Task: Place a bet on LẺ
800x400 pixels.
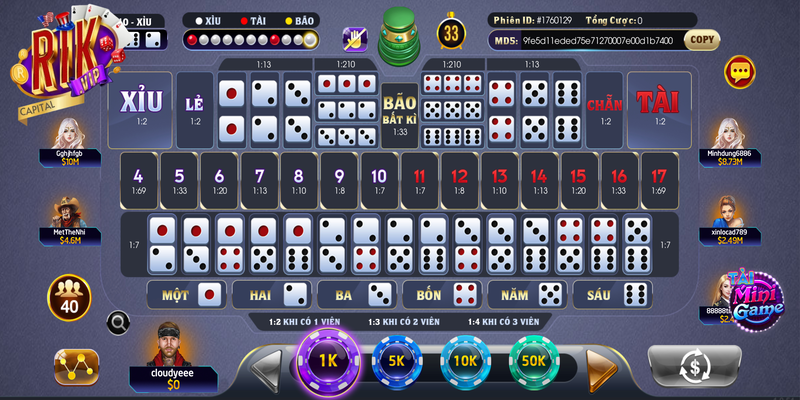Action: pos(195,110)
